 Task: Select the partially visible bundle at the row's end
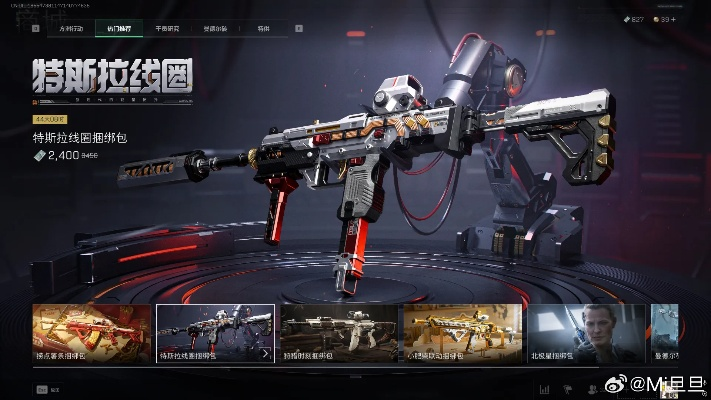coord(665,333)
